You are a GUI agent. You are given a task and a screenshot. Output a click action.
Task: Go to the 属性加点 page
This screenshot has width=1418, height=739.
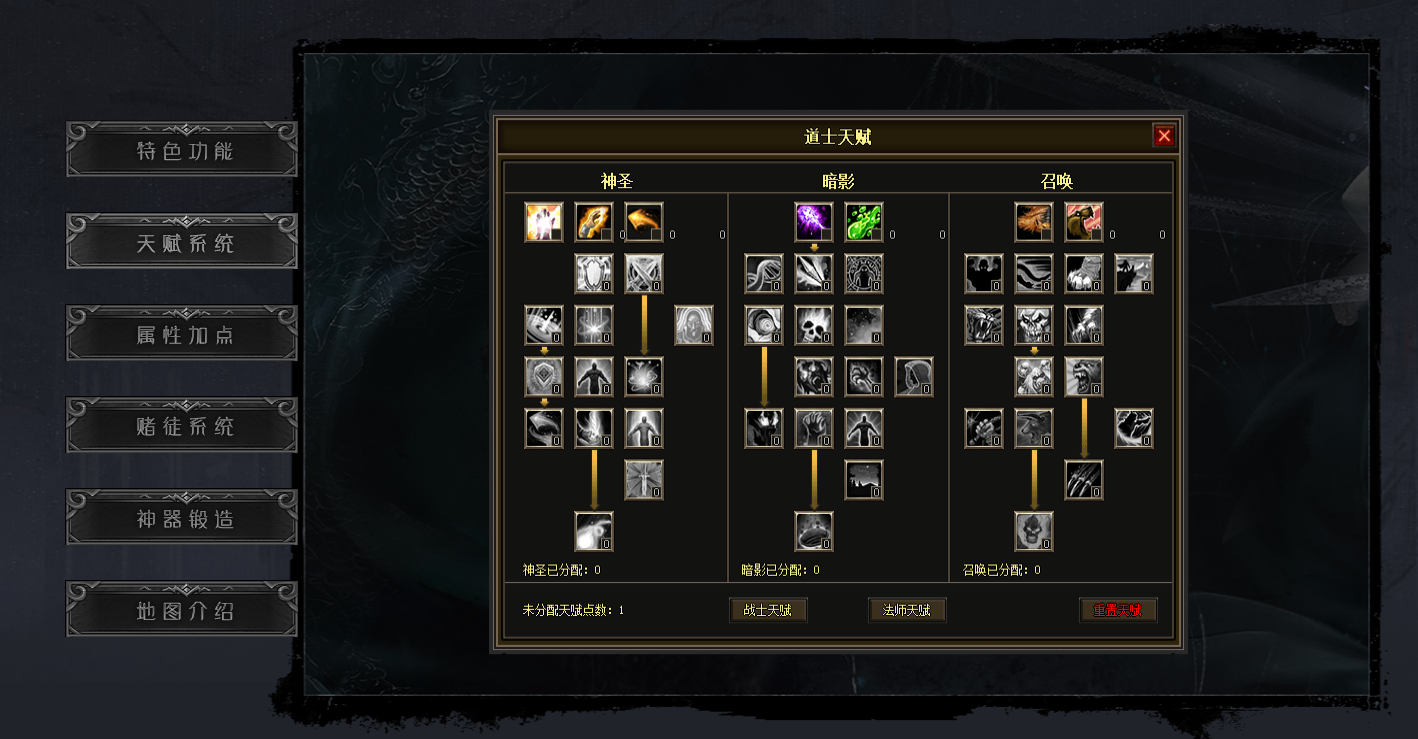(x=182, y=334)
